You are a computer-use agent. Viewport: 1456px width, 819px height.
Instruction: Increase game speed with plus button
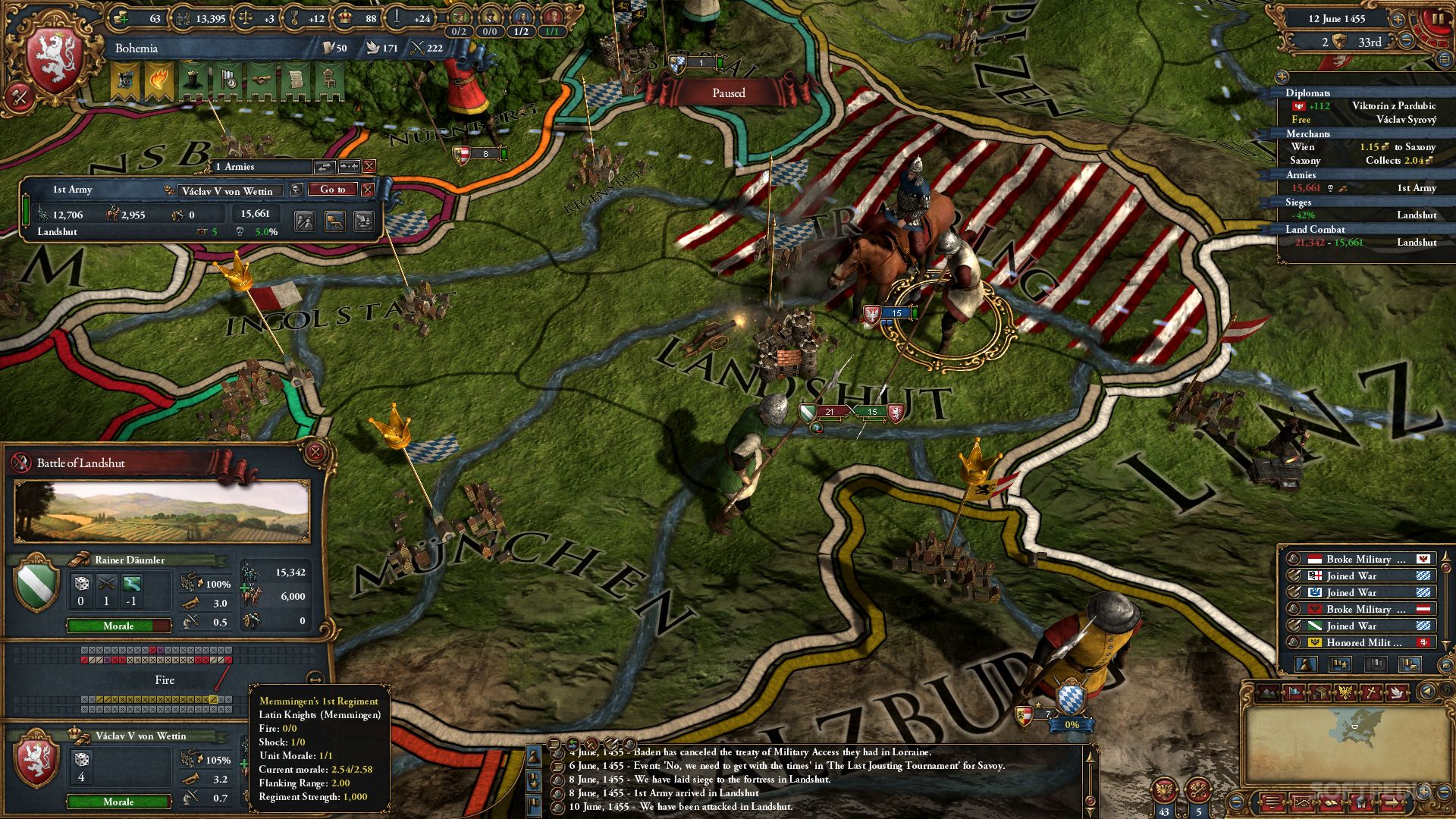coord(1397,19)
